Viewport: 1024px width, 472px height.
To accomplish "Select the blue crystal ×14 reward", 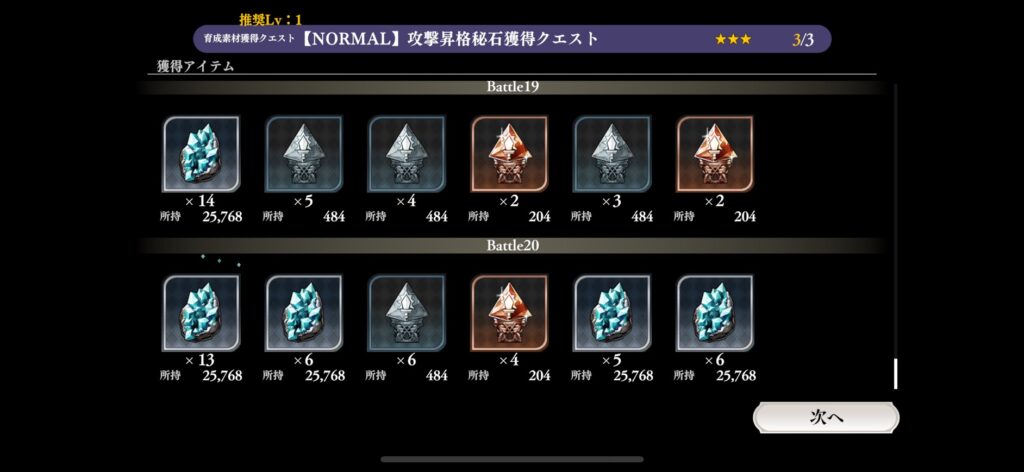I will tap(201, 154).
